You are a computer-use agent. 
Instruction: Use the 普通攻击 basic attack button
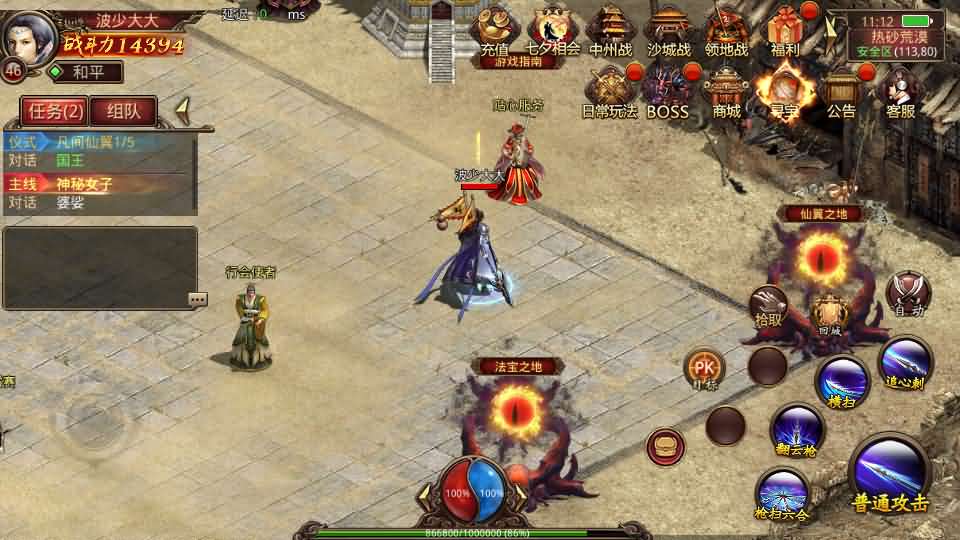coord(889,475)
